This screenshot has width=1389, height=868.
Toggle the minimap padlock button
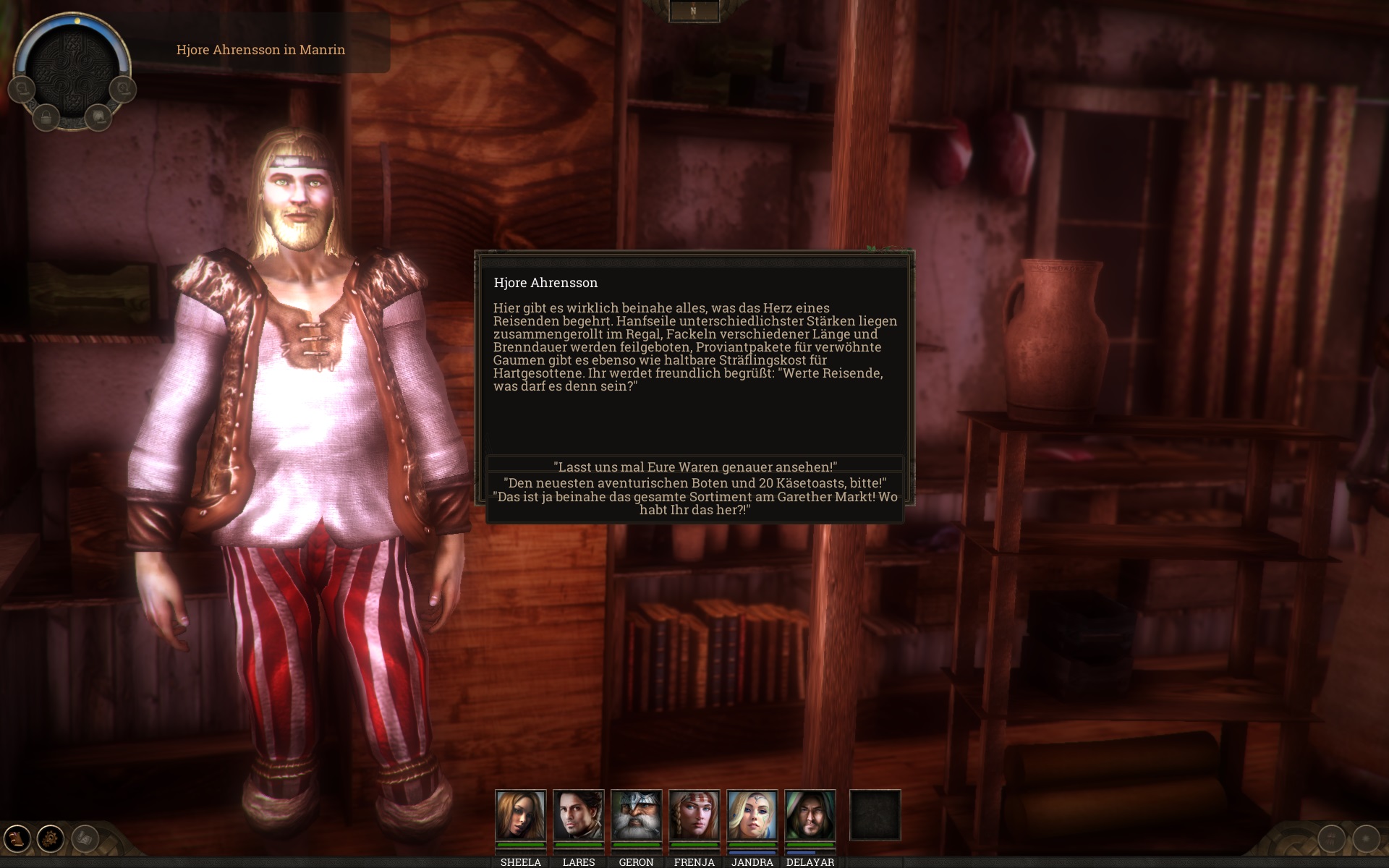46,116
